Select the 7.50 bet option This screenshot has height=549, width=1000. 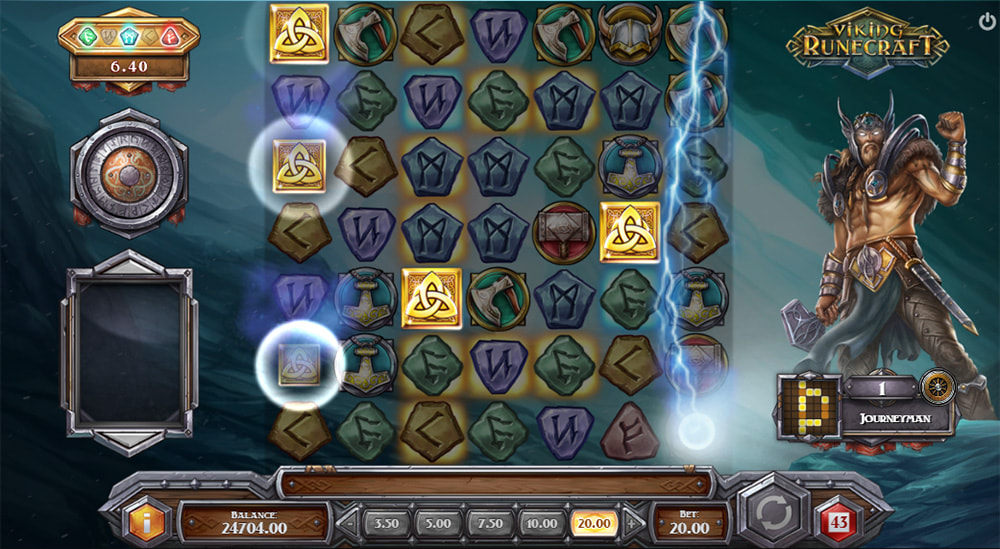(x=490, y=522)
